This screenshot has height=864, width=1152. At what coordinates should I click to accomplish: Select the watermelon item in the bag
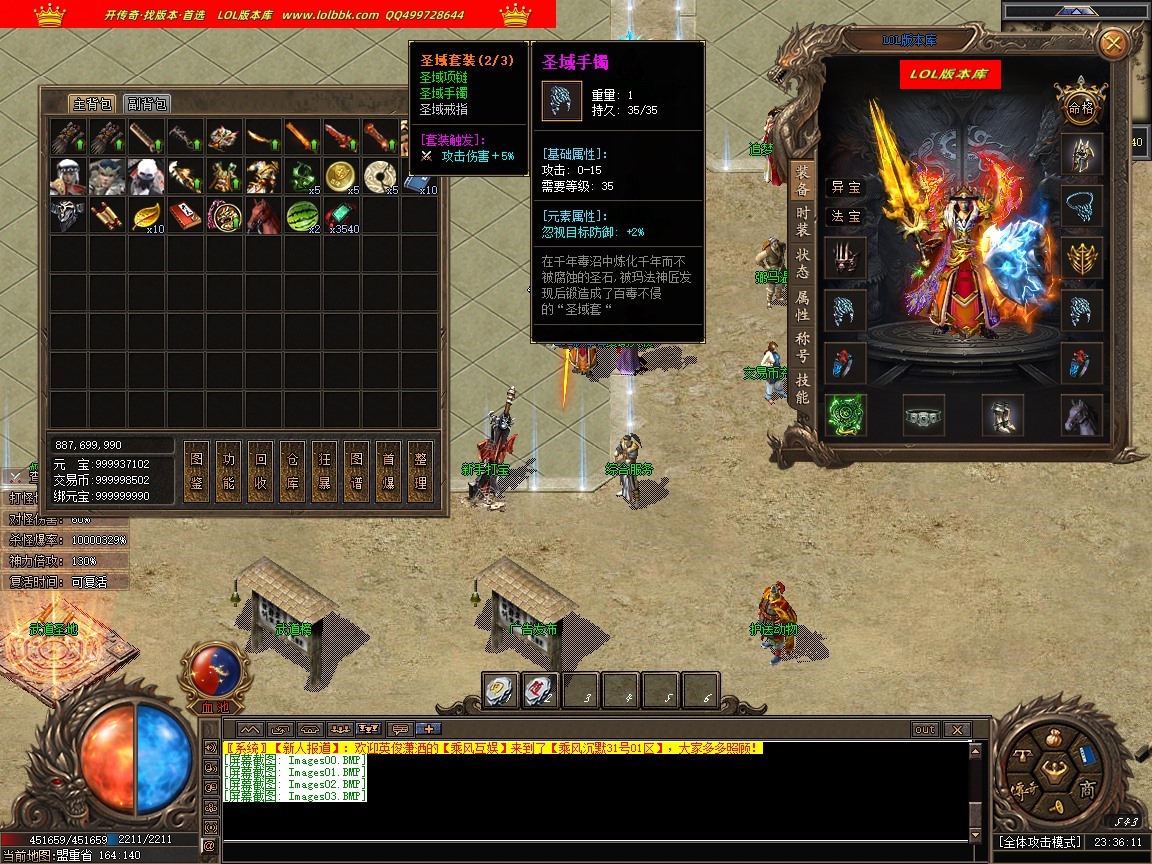pyautogui.click(x=303, y=215)
